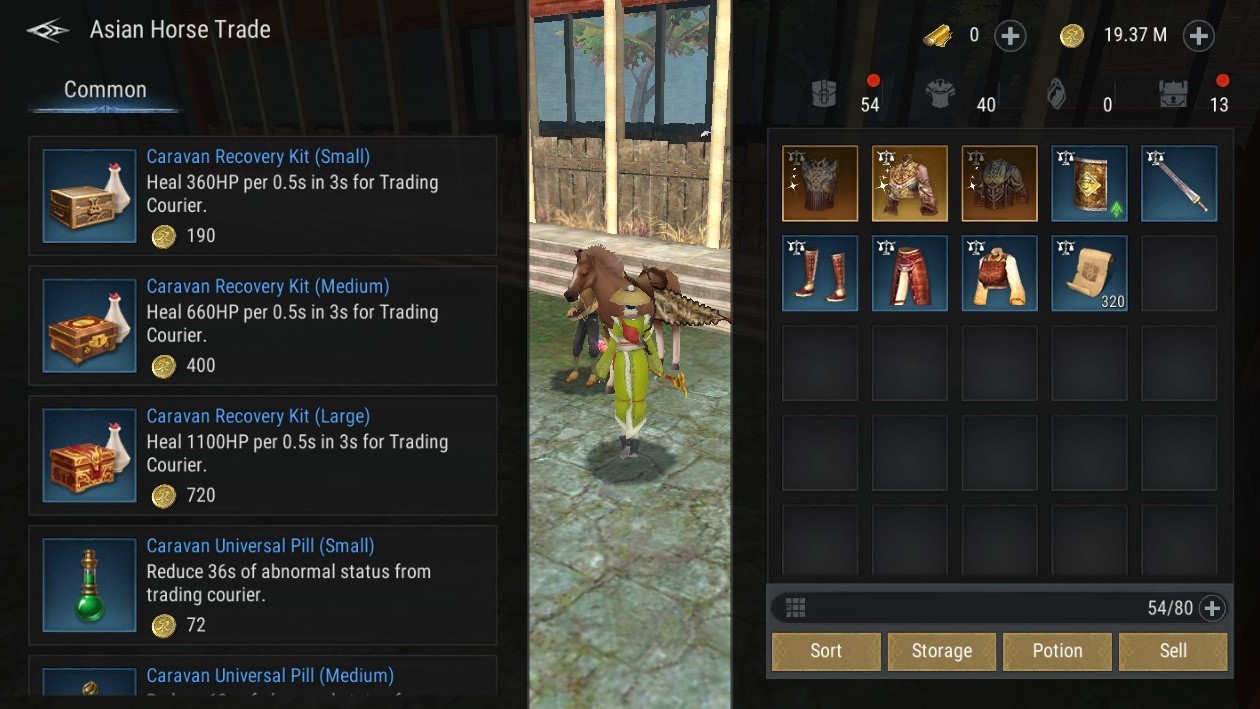
Task: Click the Sell button
Action: point(1173,651)
